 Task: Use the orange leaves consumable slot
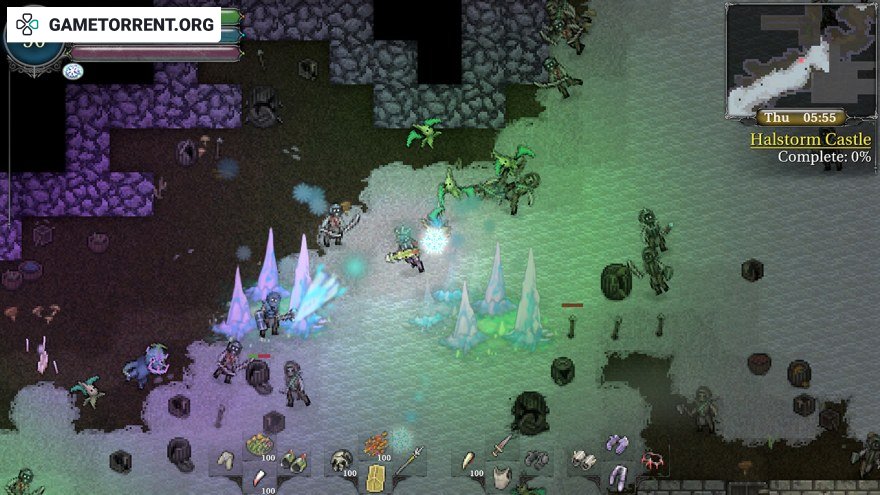(x=376, y=445)
